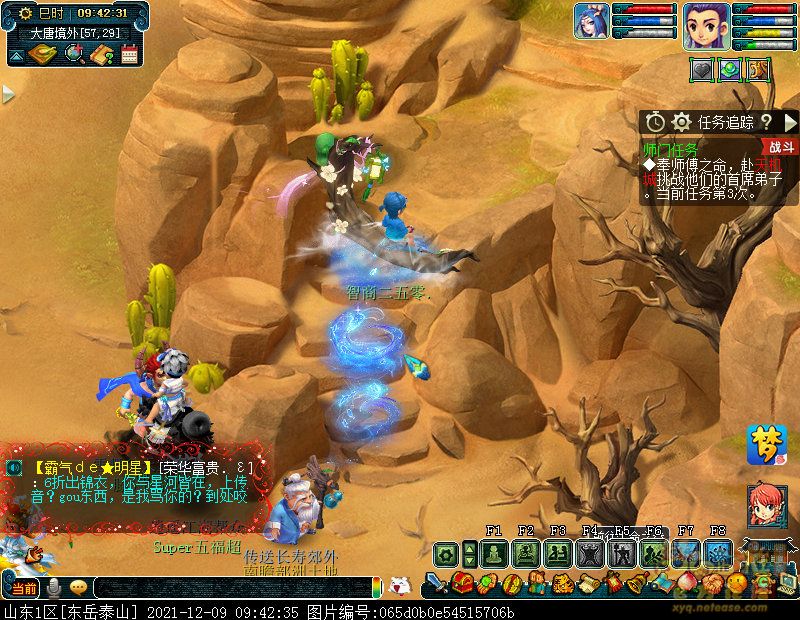The image size is (800, 620).
Task: Toggle the 当前 chat channel button
Action: coord(24,587)
